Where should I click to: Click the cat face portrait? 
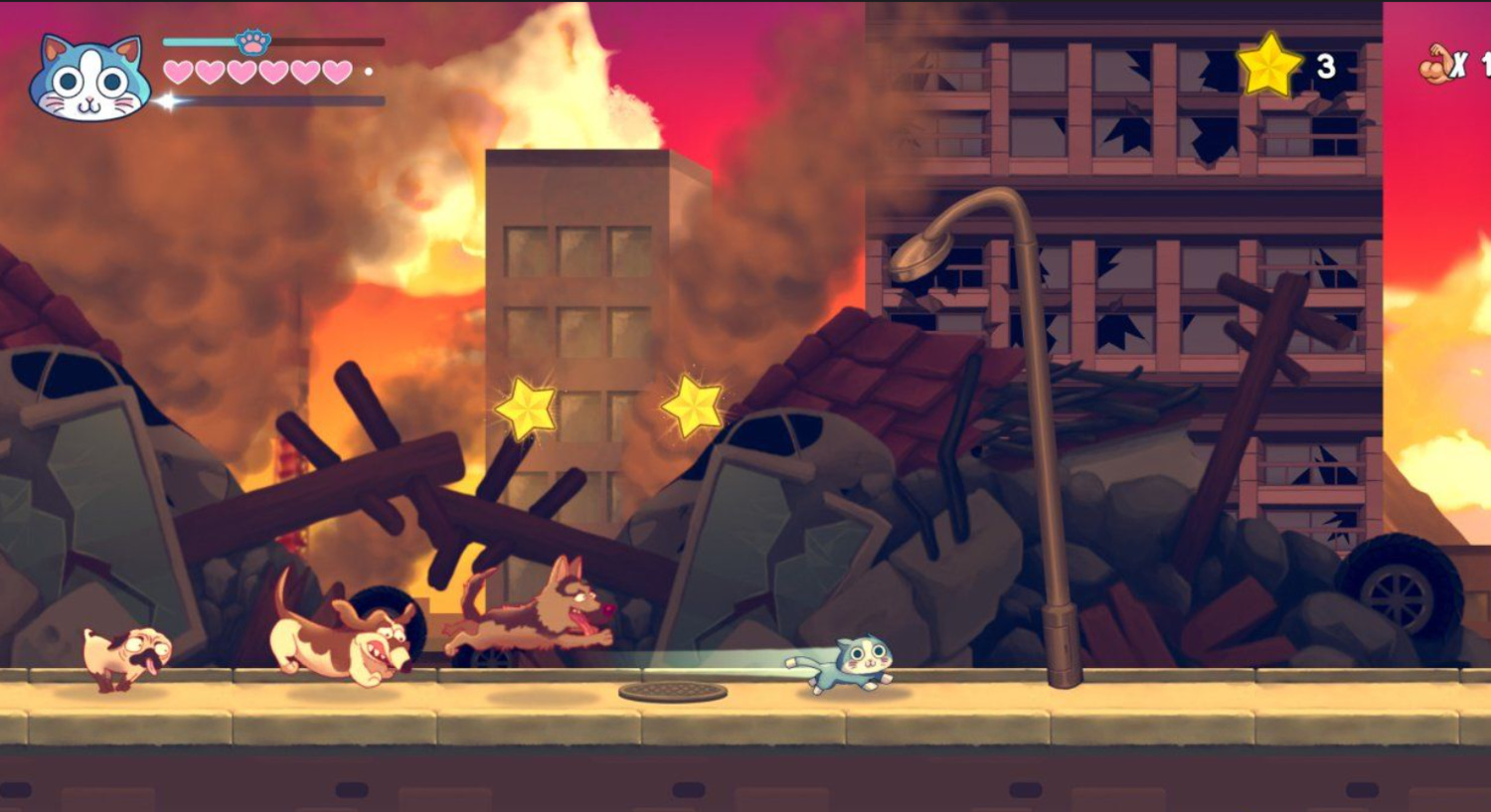point(89,79)
